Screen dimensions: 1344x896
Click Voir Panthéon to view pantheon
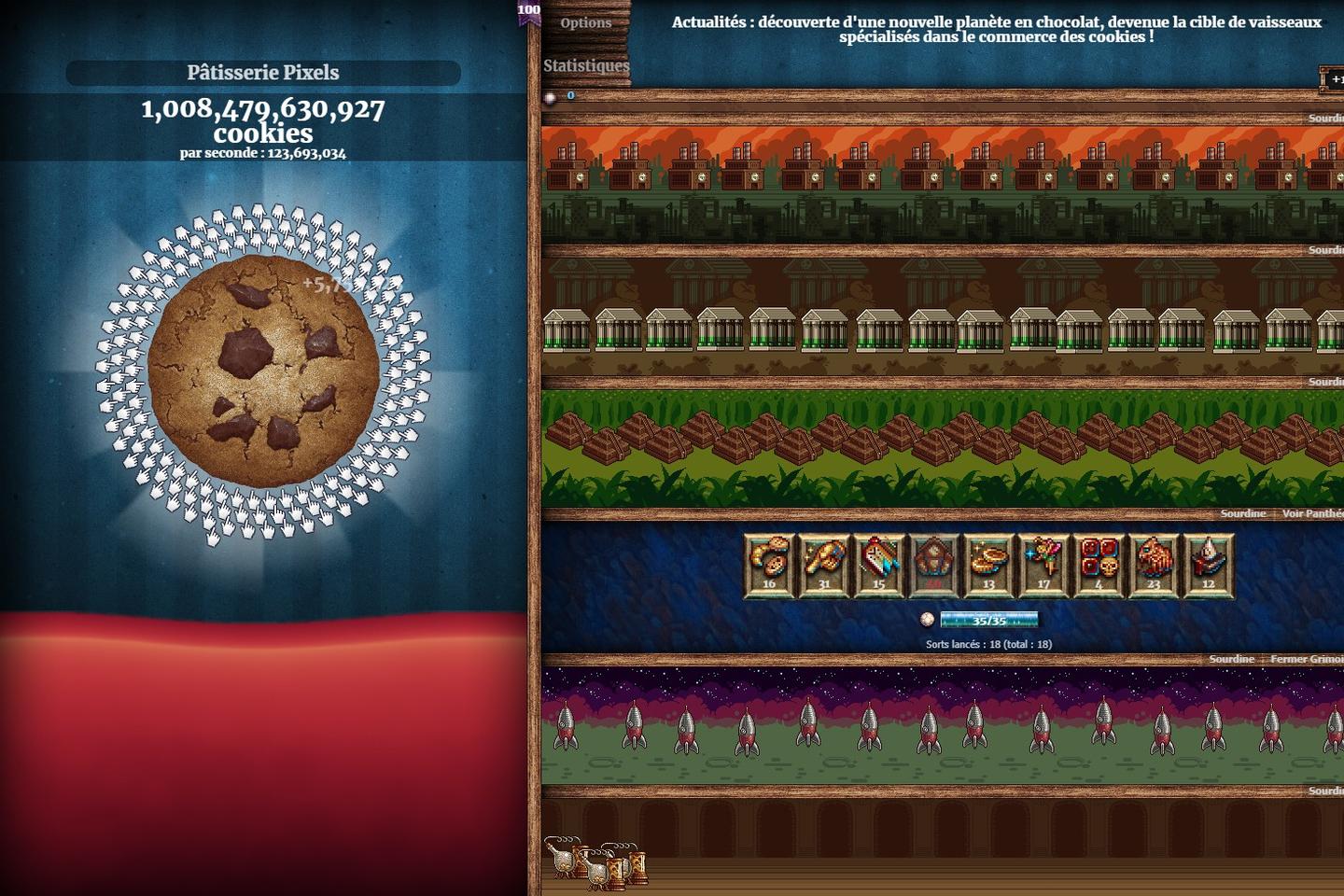point(1311,513)
